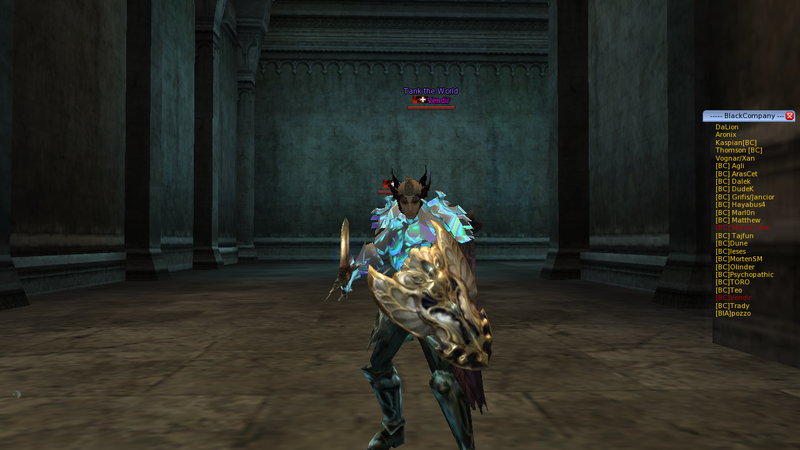Click [BC]Trady in the roster
Image resolution: width=800 pixels, height=450 pixels.
point(732,305)
